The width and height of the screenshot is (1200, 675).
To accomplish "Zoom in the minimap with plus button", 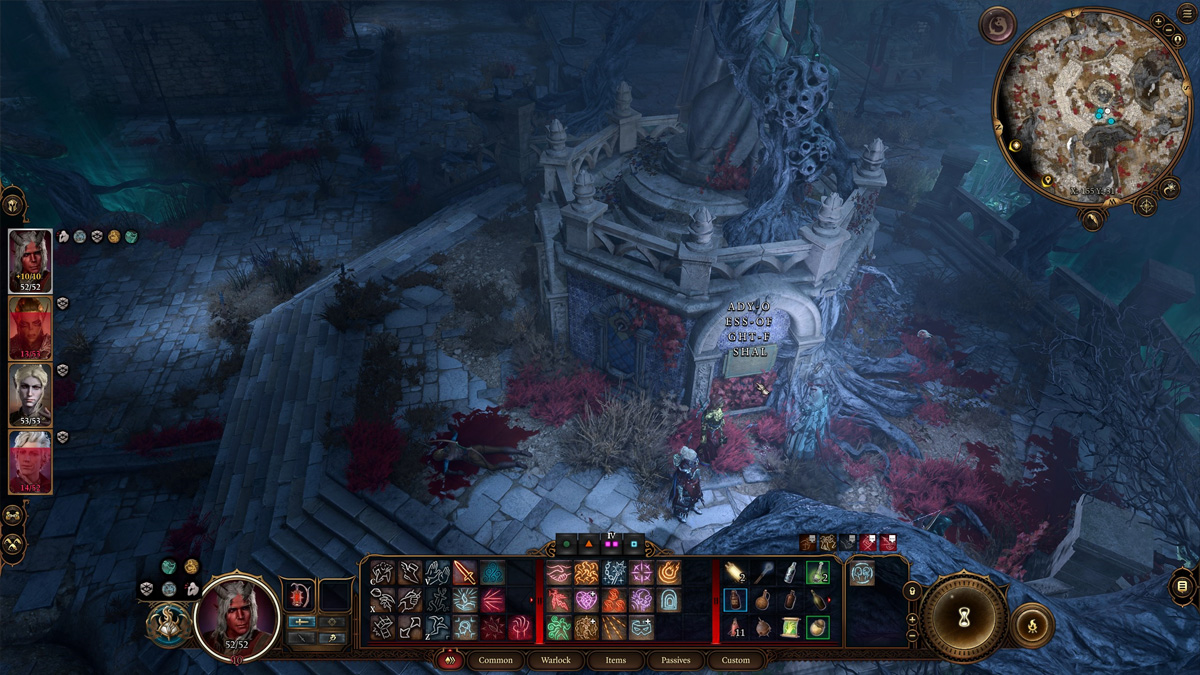I will point(1158,21).
